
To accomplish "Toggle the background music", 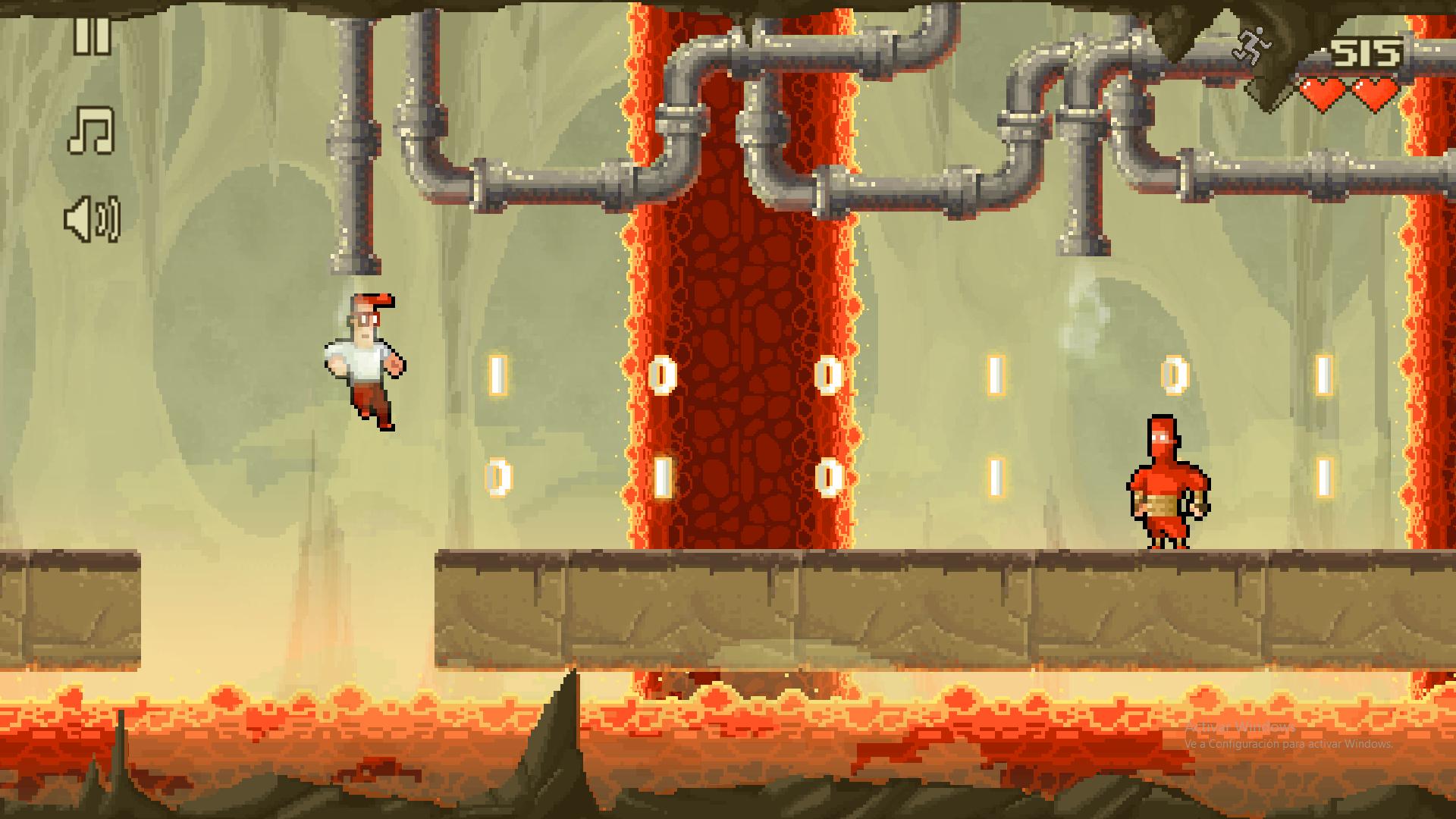I will 92,130.
